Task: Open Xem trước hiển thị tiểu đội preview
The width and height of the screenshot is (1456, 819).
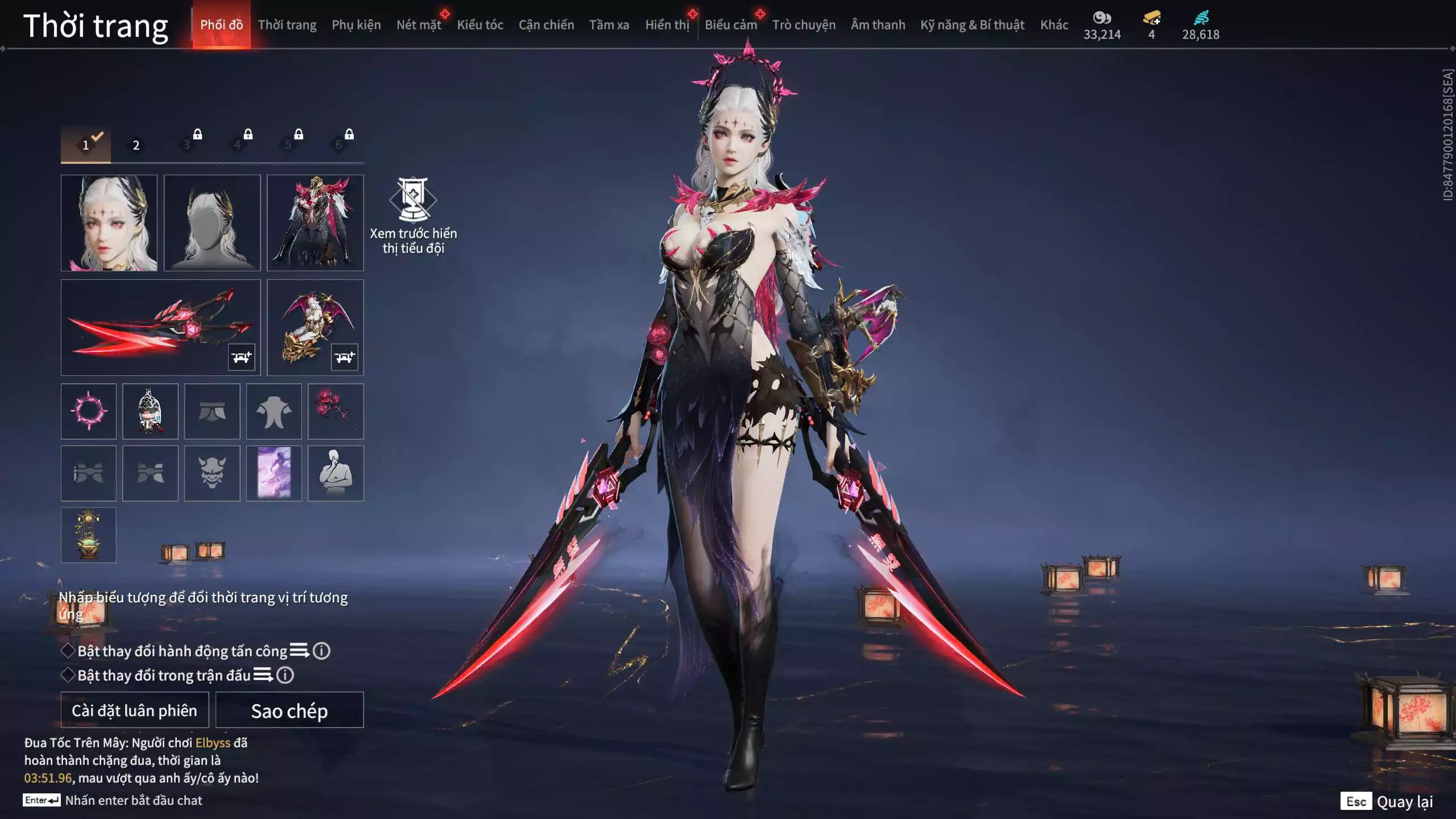Action: tap(413, 216)
